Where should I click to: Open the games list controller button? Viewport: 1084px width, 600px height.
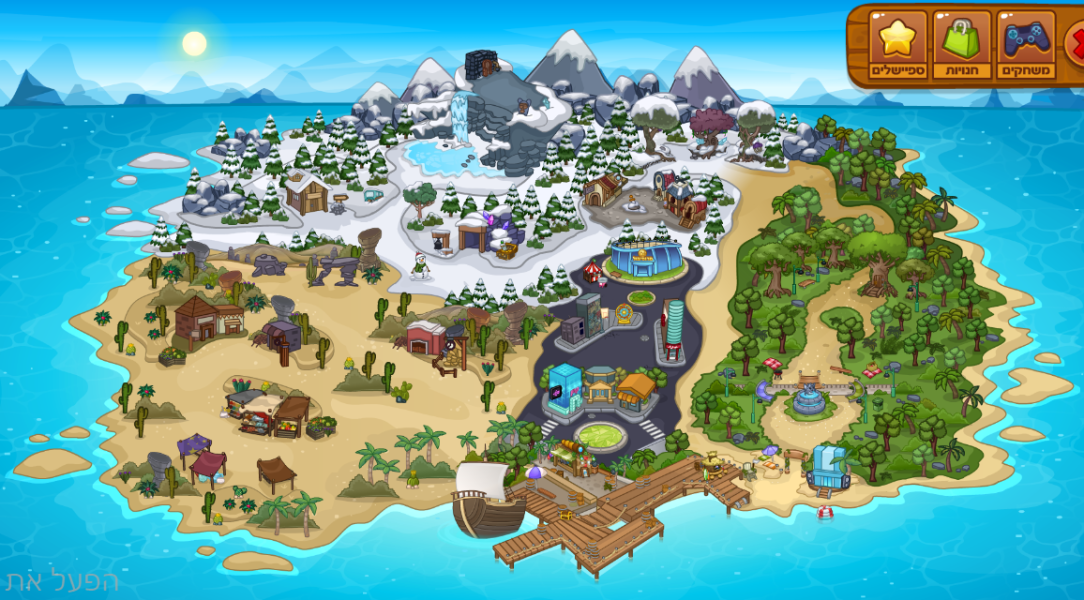1025,45
